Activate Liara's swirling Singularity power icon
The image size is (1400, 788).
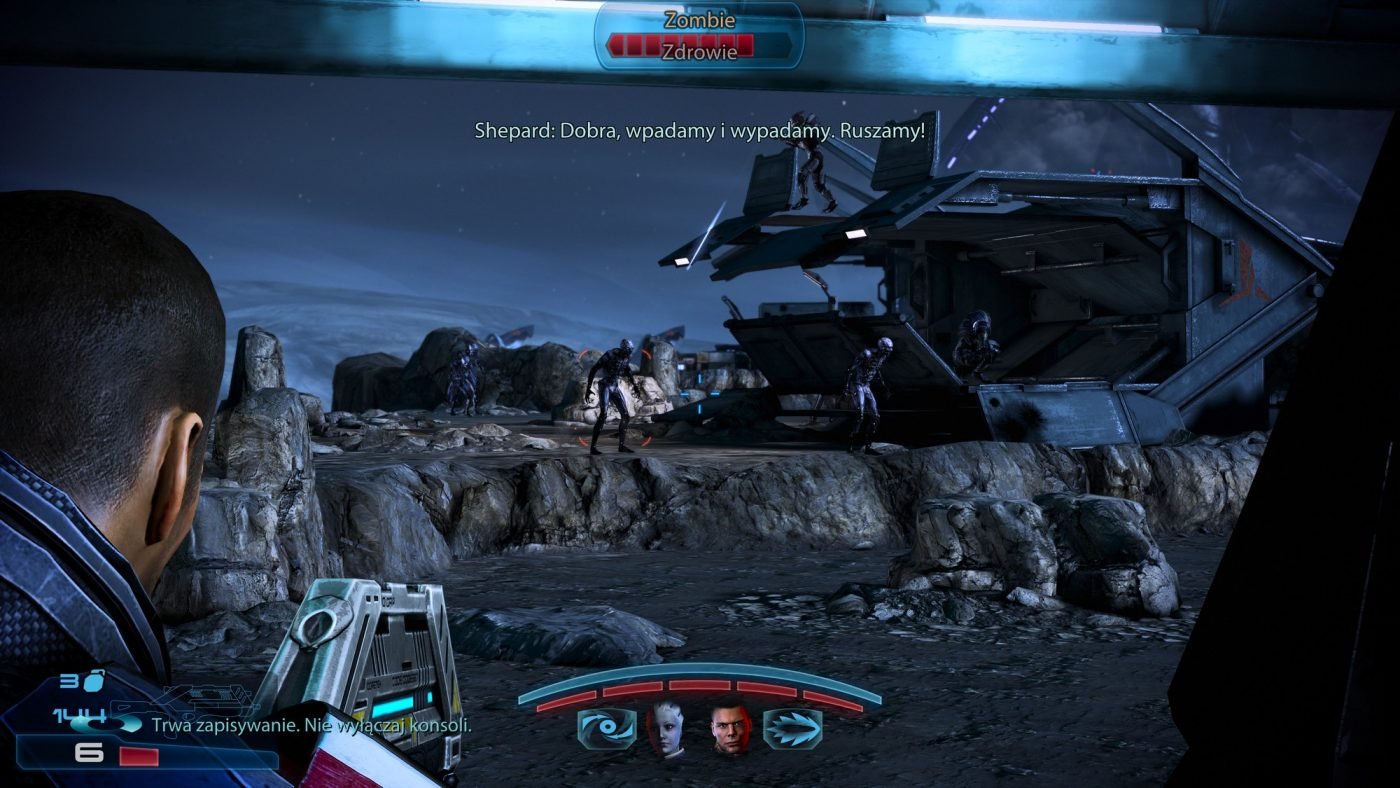[607, 729]
